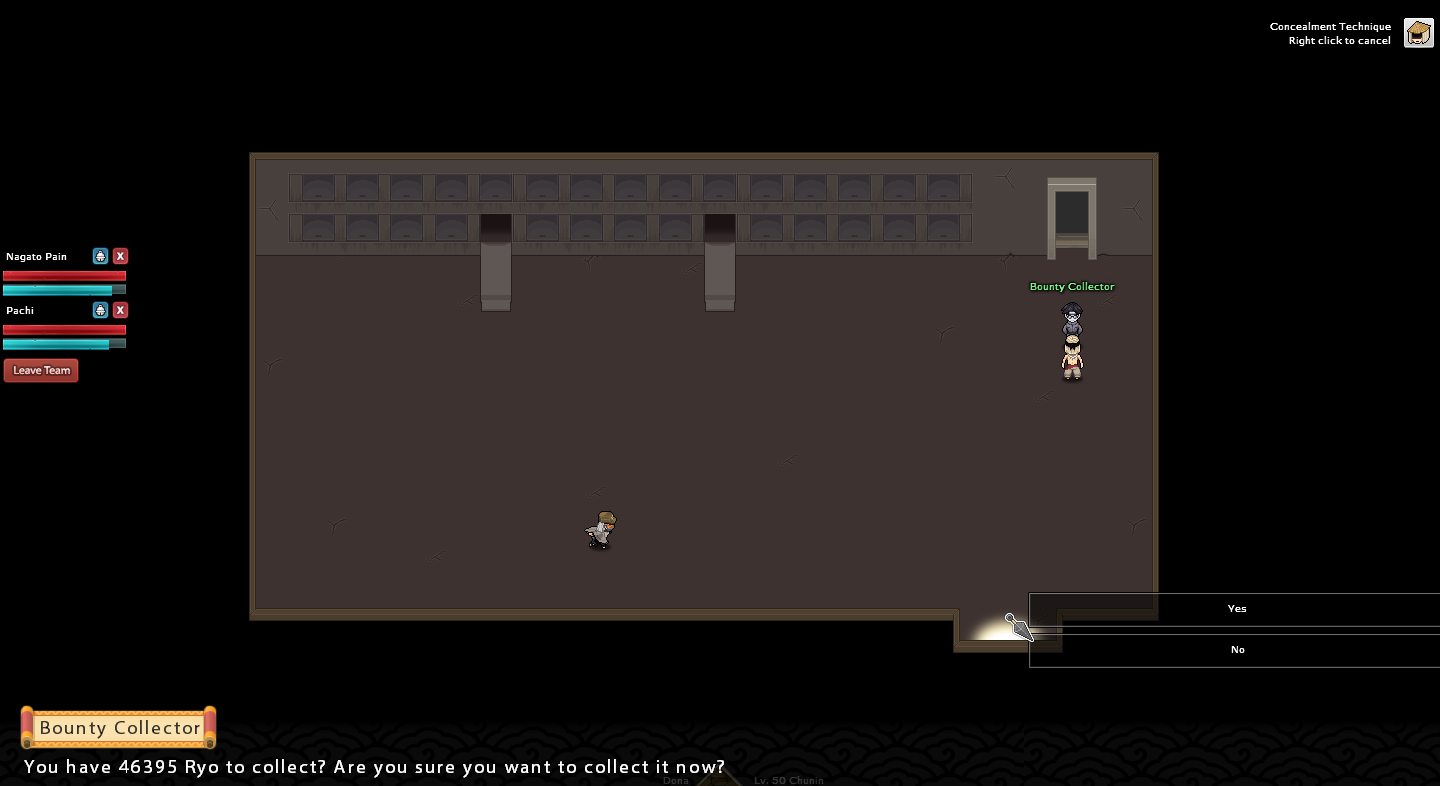Screen dimensions: 1440x786
Task: Click the red X beside Nagato Pain
Action: [120, 256]
